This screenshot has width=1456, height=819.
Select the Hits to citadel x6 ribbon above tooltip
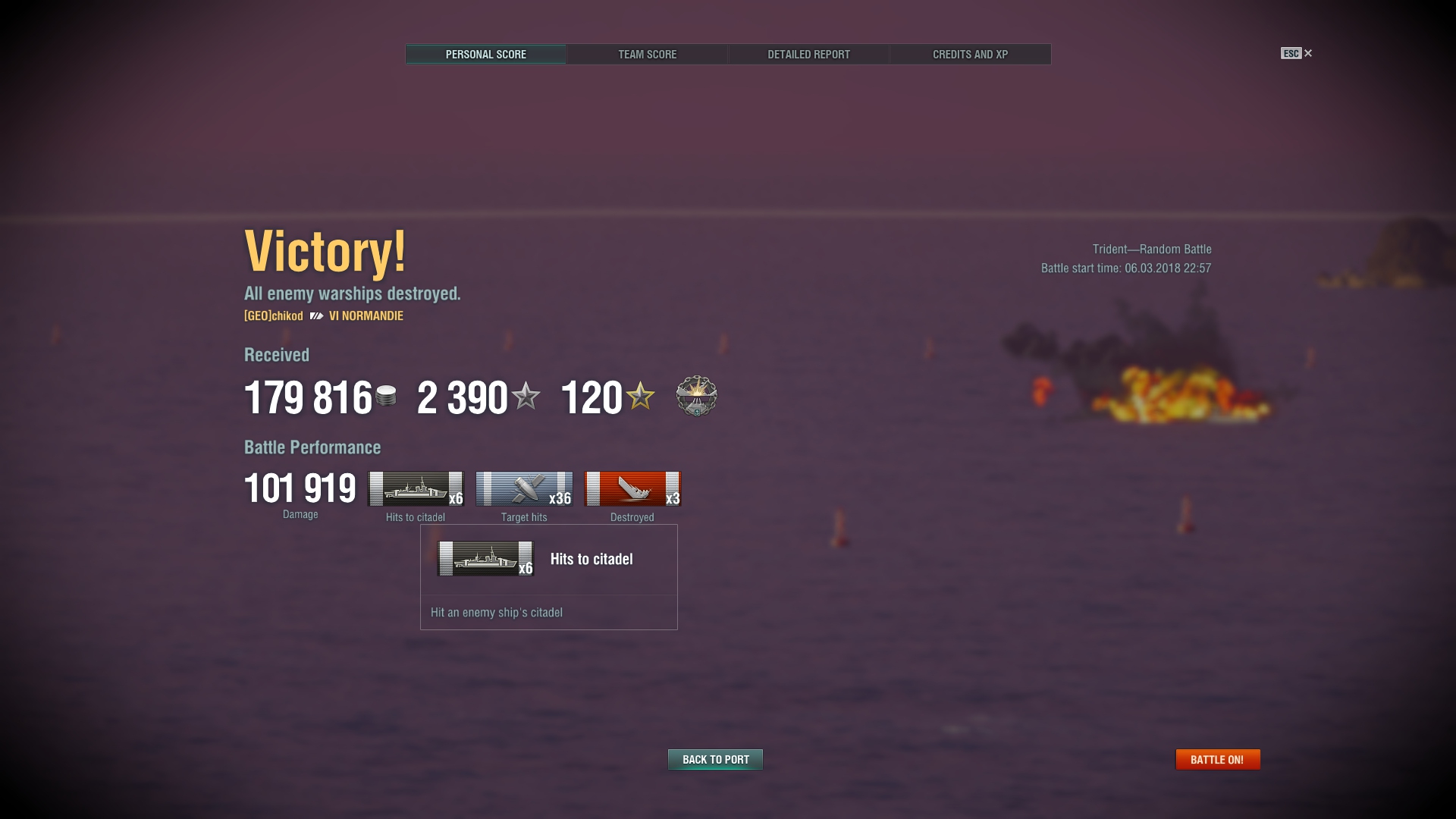(x=416, y=489)
